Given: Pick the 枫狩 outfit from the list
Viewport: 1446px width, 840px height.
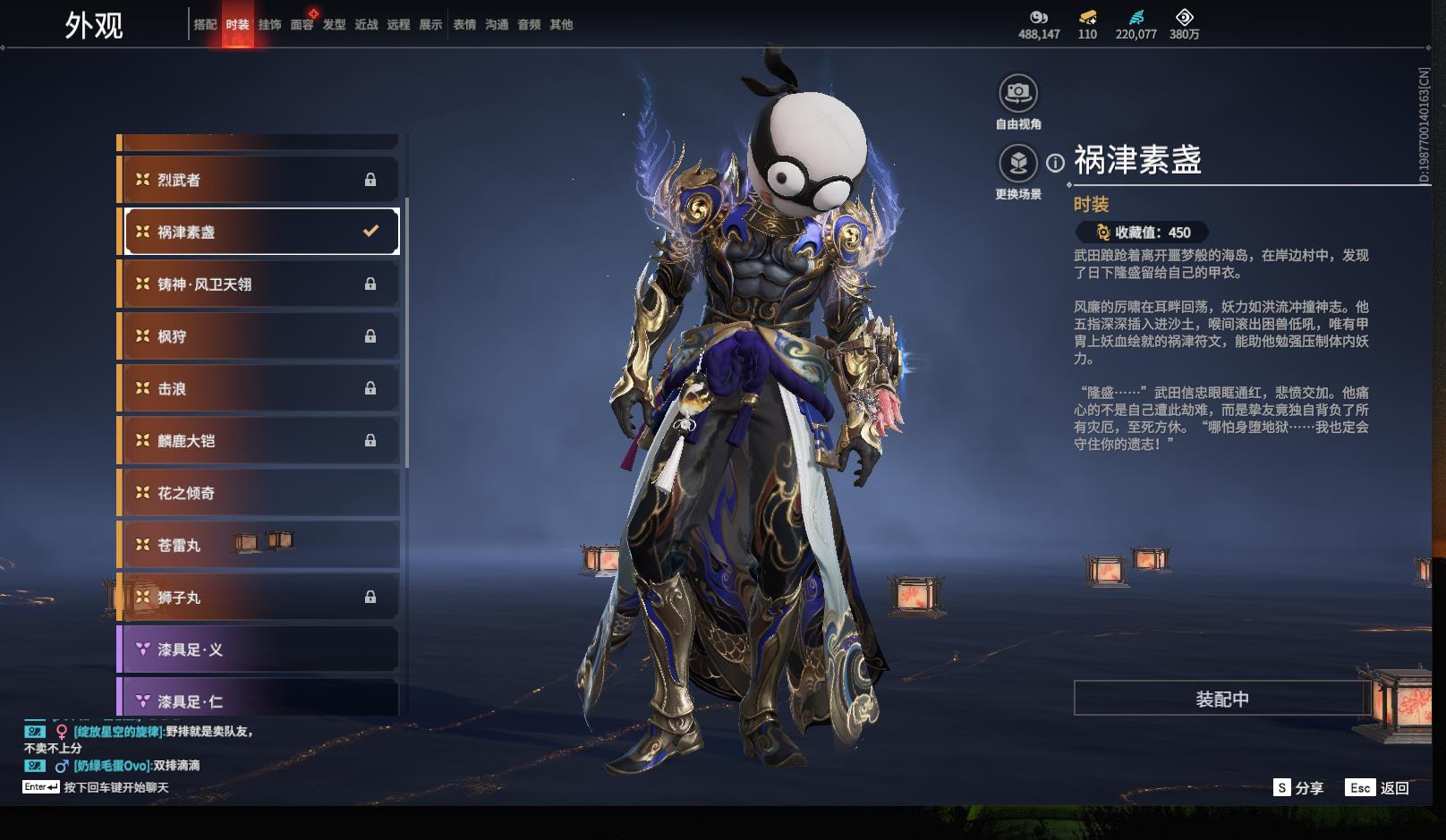Looking at the screenshot, I should point(259,336).
